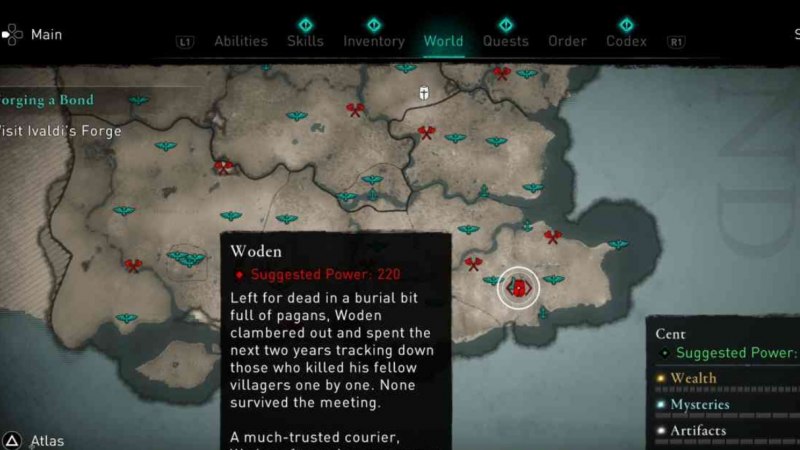Click the white helmet player marker
The height and width of the screenshot is (450, 800).
[x=424, y=93]
